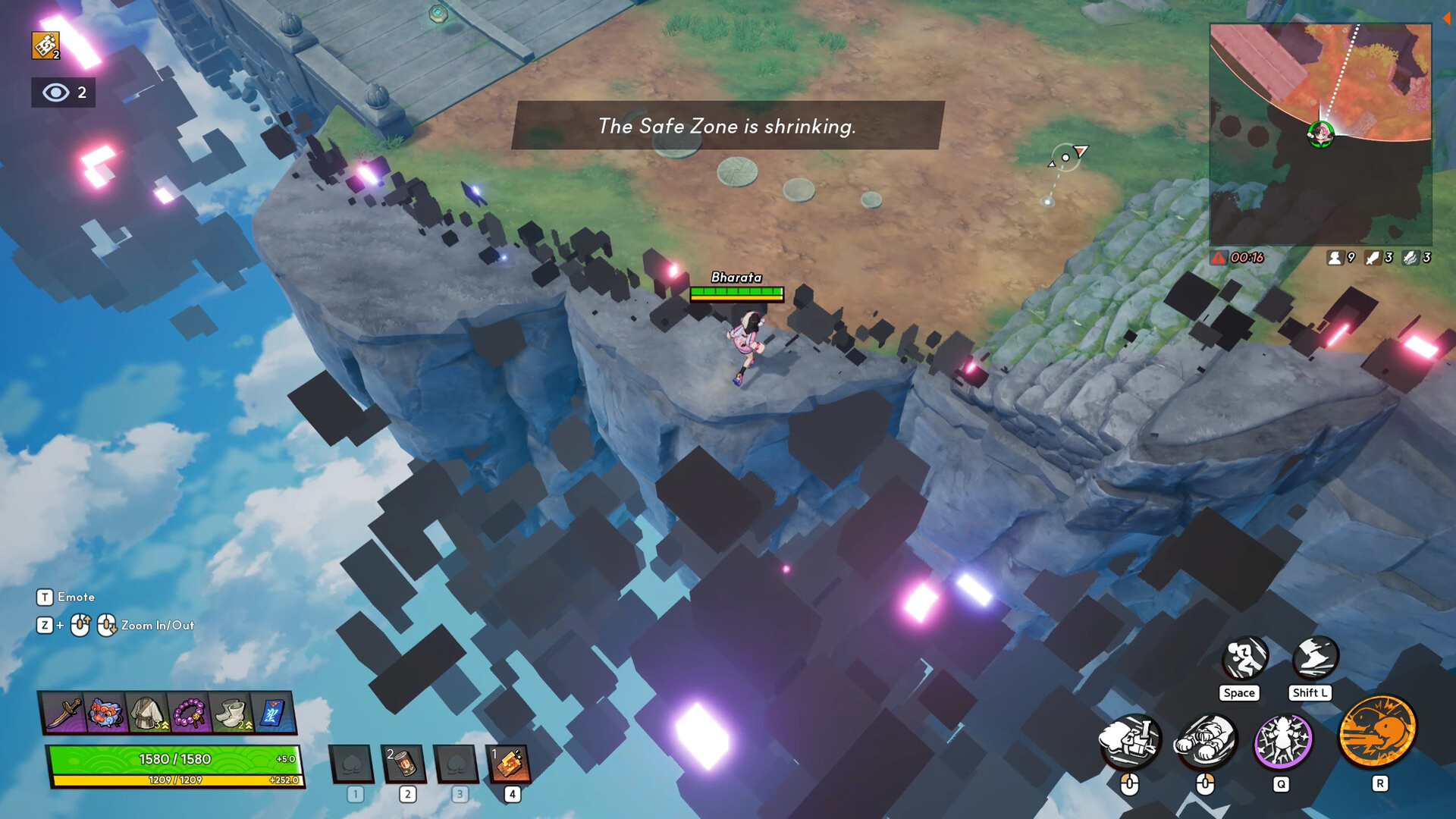The height and width of the screenshot is (819, 1456).
Task: Select the equipped sword in the gear bar
Action: coord(64,713)
